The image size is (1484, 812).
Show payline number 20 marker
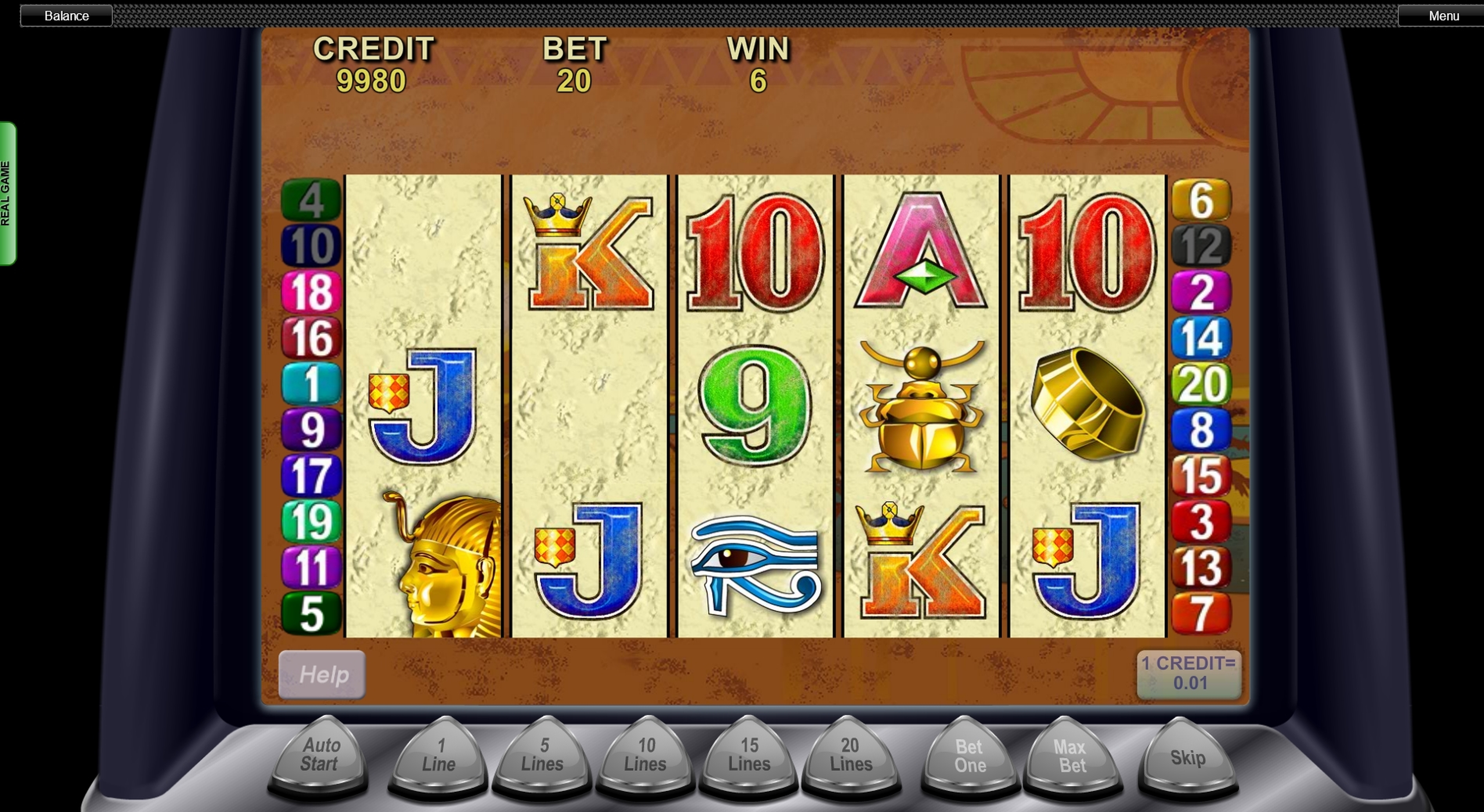(1202, 384)
